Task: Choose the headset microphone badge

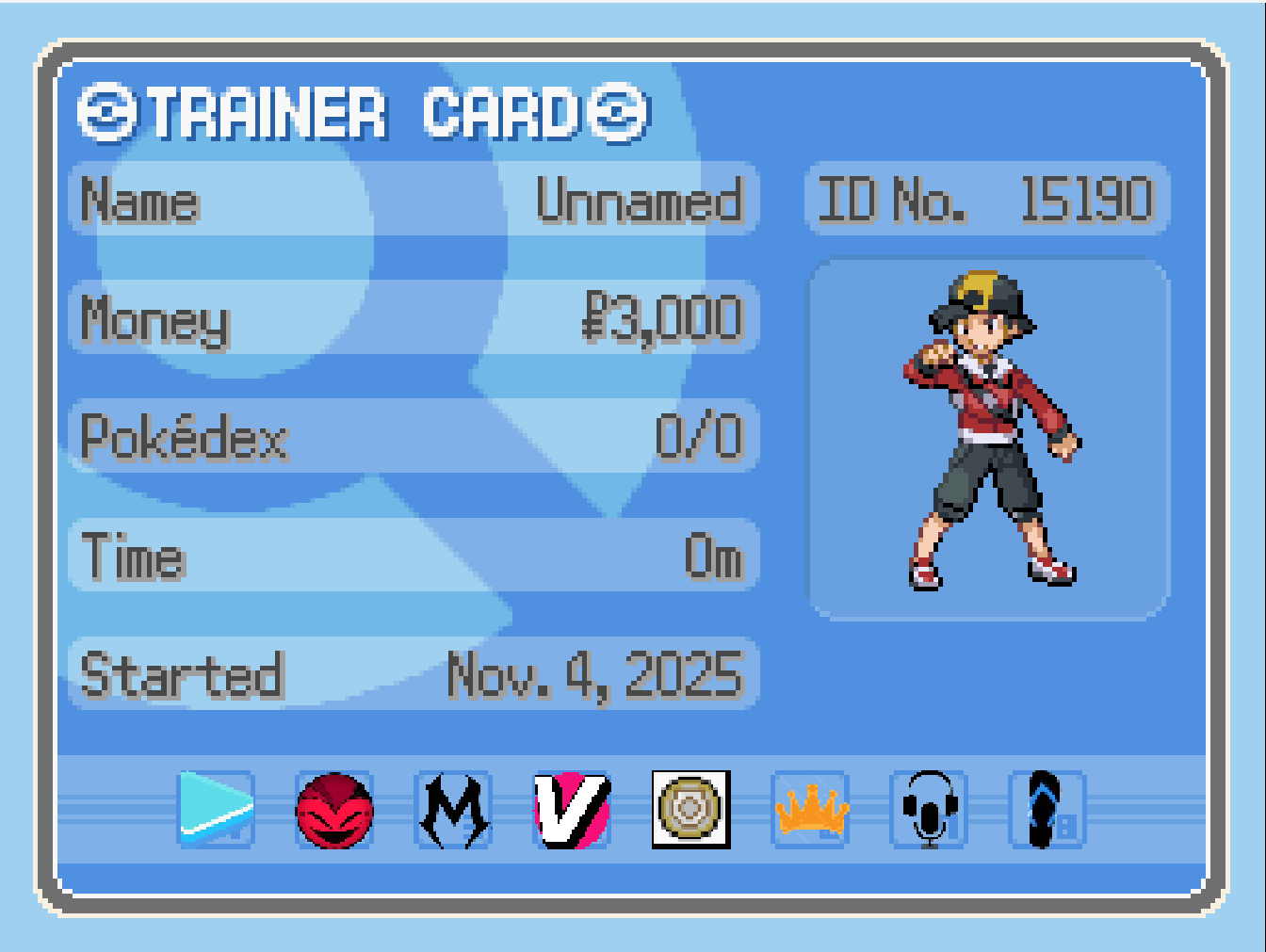Action: [x=929, y=810]
